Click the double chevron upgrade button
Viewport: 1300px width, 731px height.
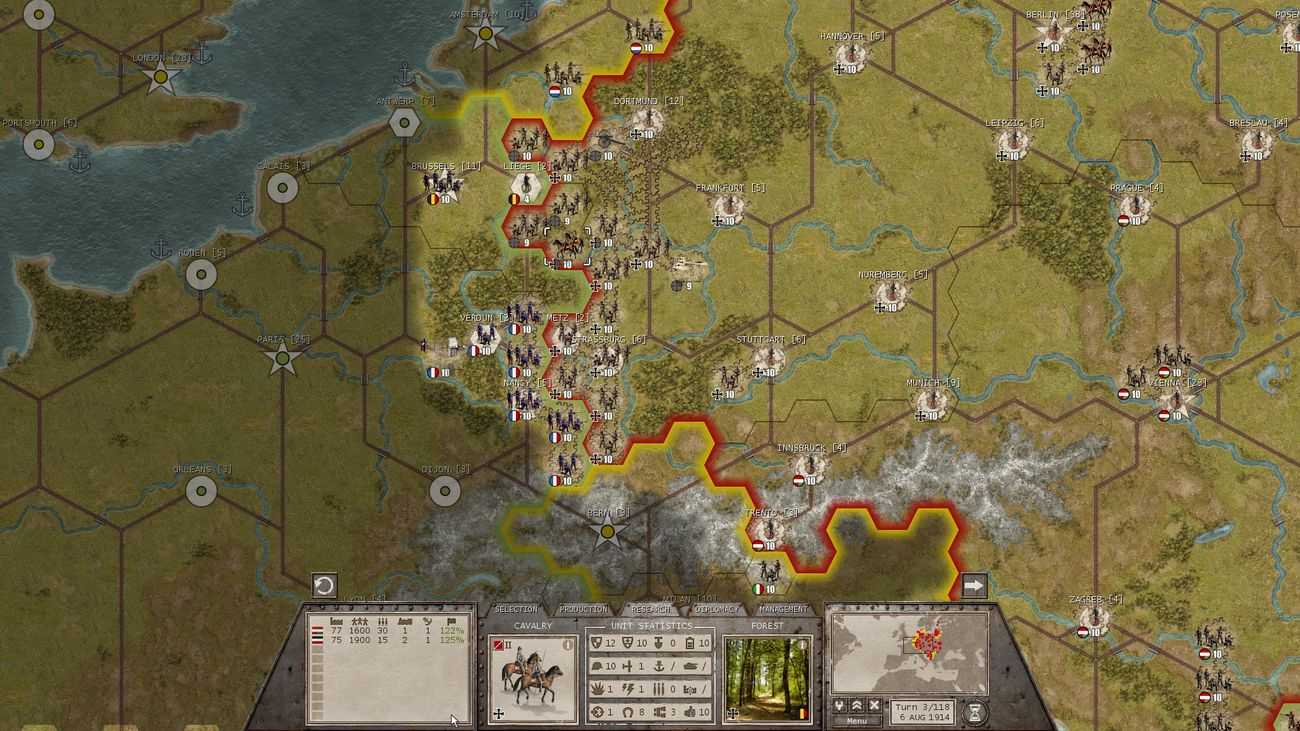tap(857, 705)
